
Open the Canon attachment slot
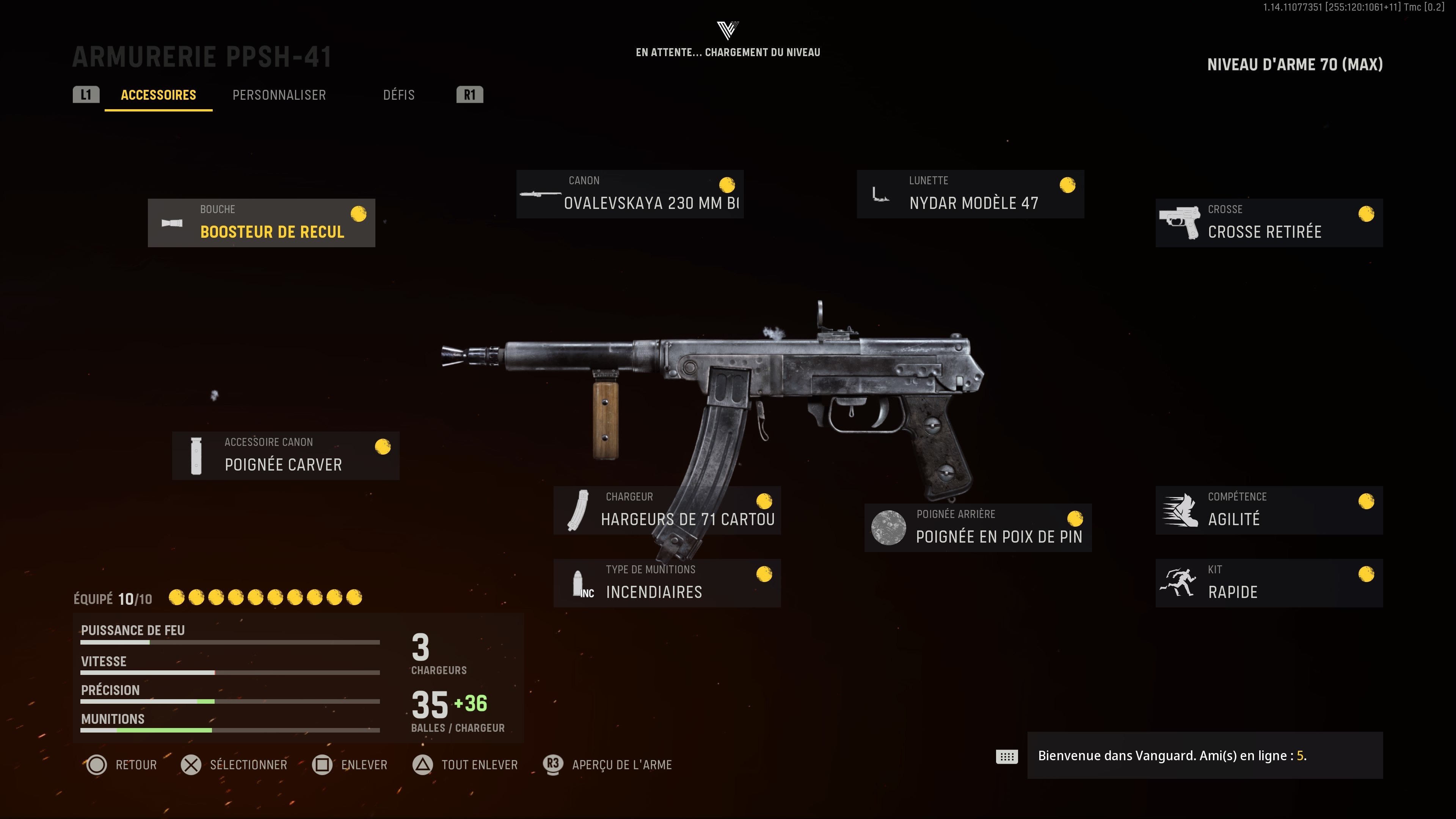pyautogui.click(x=630, y=194)
